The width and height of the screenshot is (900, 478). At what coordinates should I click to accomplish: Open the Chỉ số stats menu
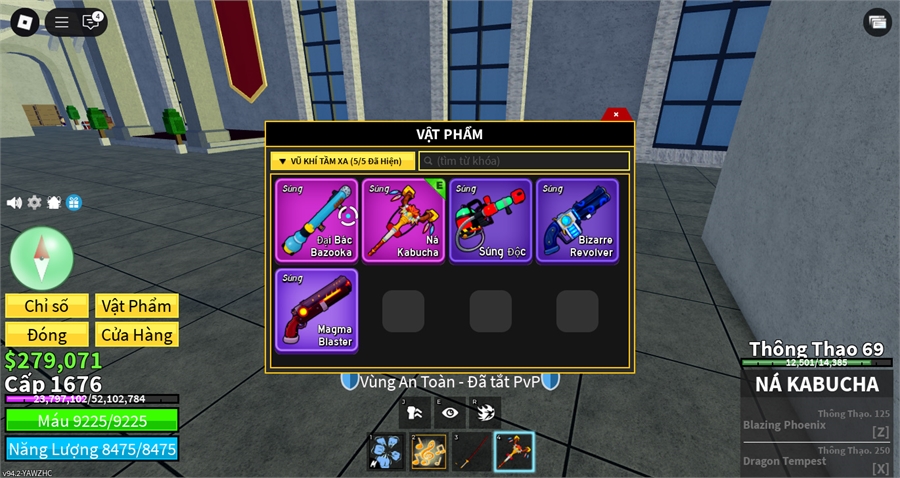tap(47, 306)
